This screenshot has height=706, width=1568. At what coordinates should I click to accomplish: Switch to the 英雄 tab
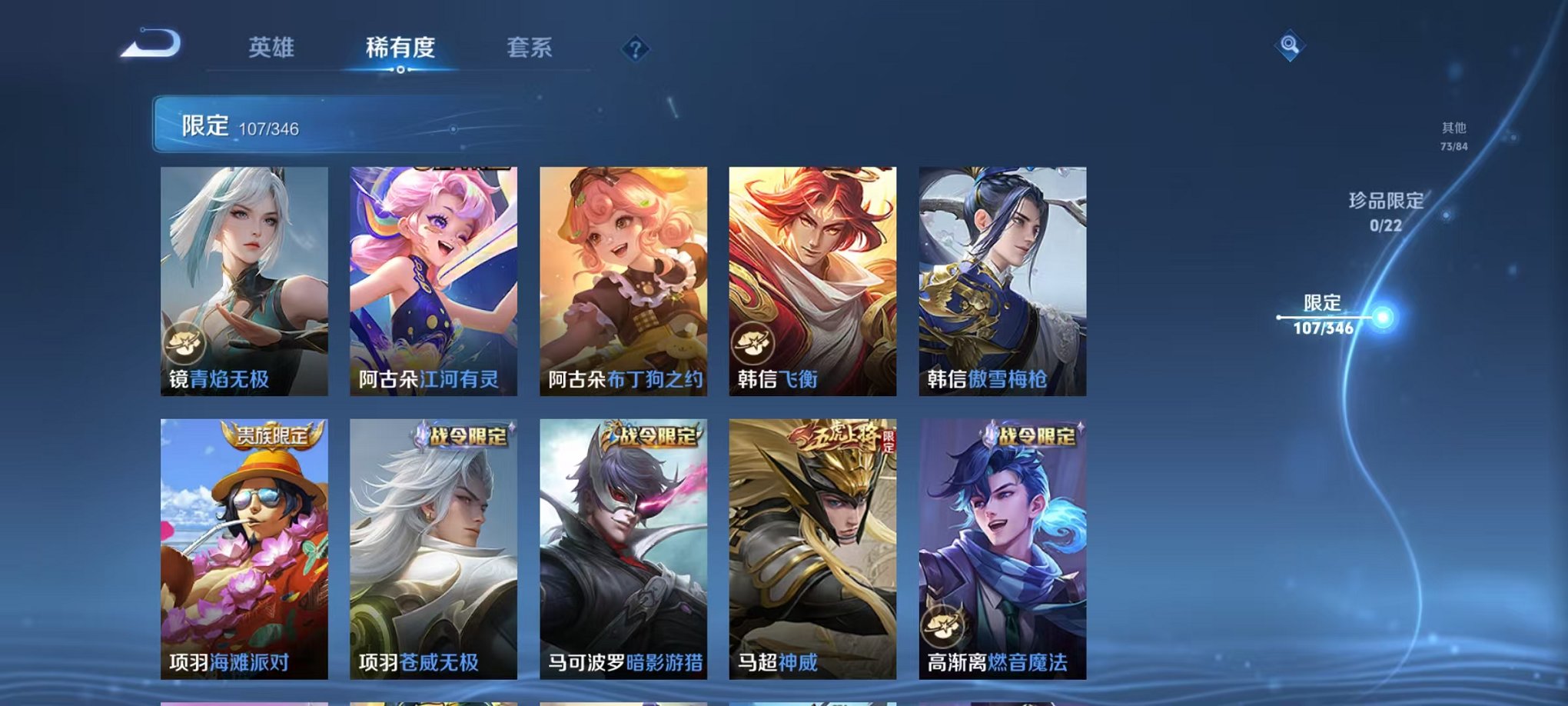271,48
